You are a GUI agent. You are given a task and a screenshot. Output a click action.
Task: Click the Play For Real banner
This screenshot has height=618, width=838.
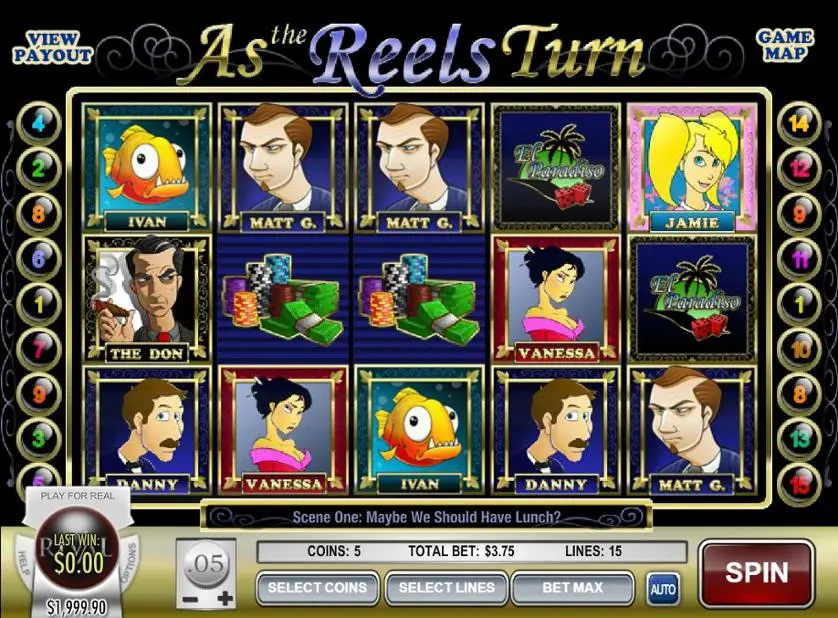77,495
